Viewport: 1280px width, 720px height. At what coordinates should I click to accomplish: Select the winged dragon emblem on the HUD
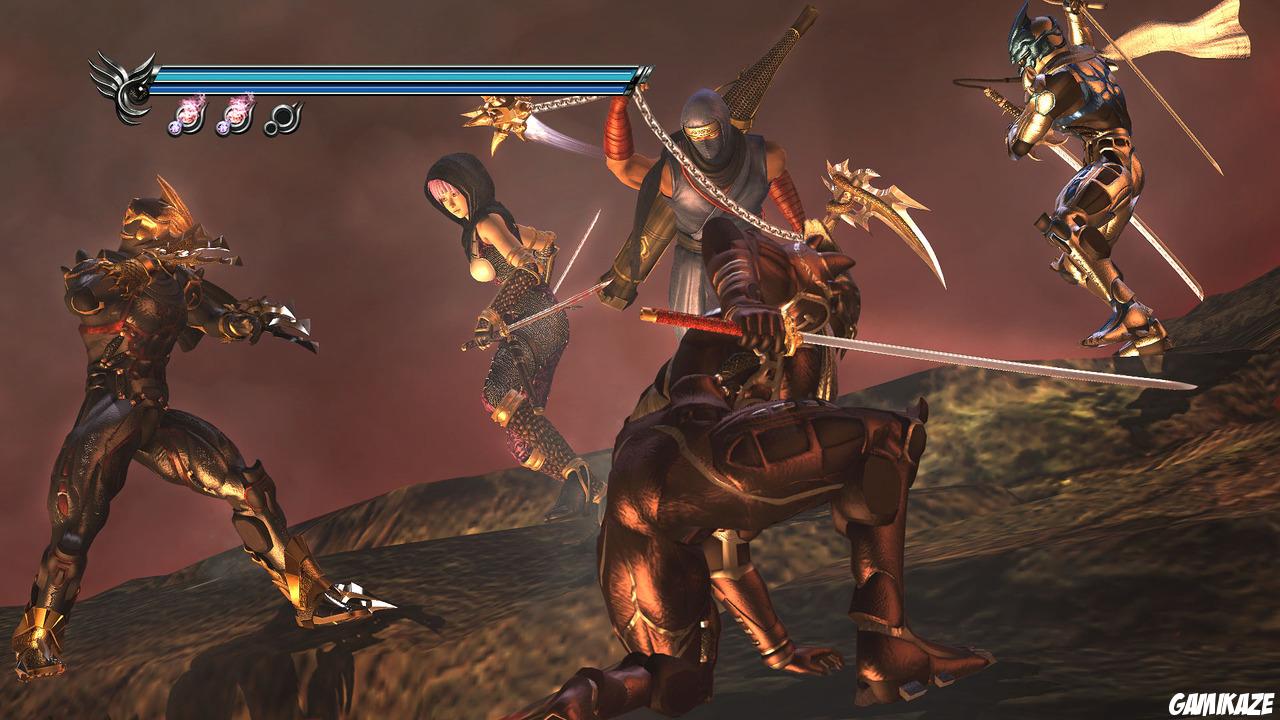pyautogui.click(x=125, y=85)
